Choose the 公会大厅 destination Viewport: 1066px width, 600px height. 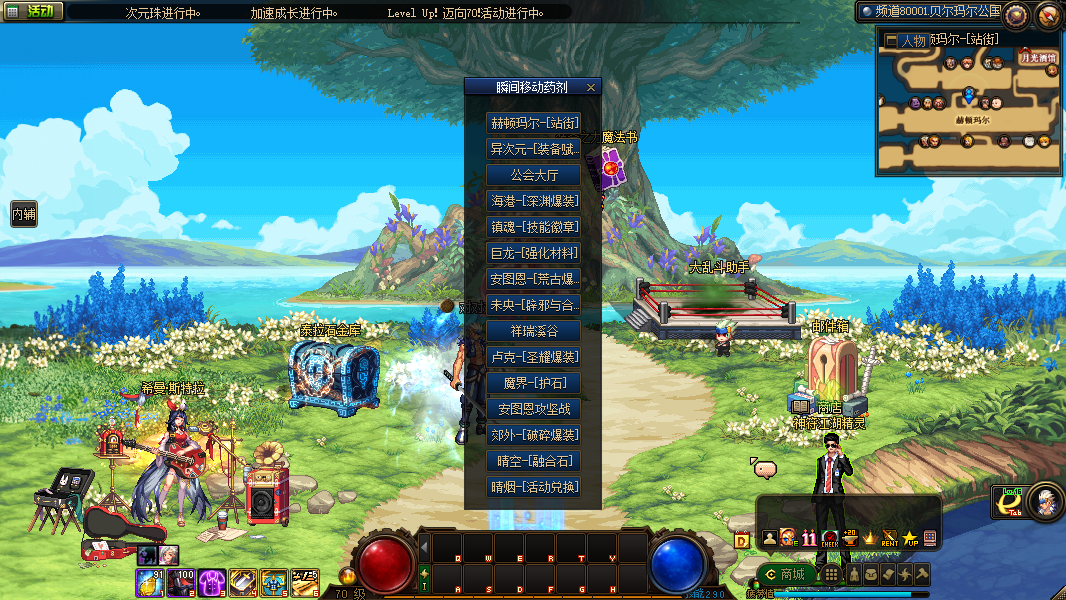pos(533,175)
